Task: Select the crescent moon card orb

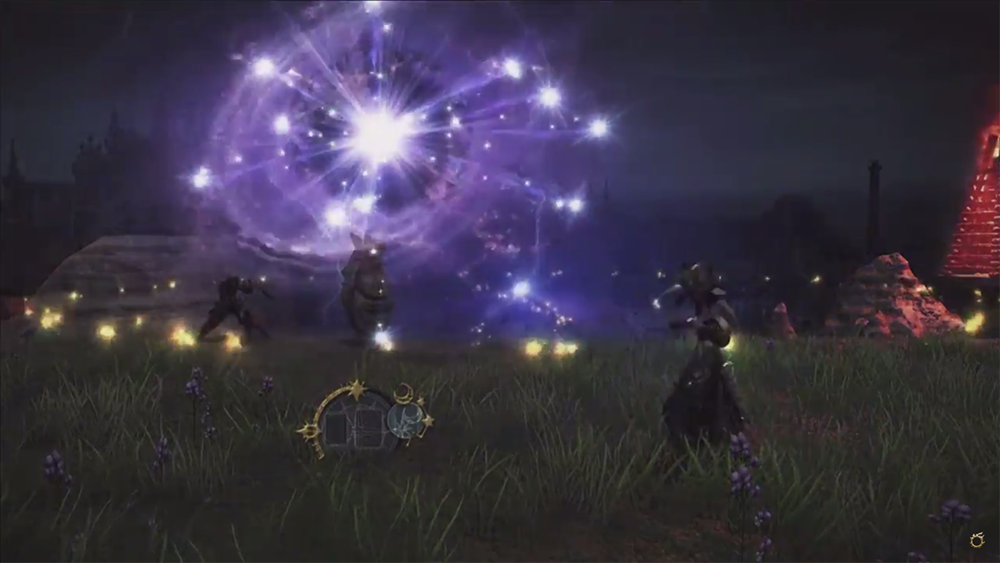Action: (405, 421)
